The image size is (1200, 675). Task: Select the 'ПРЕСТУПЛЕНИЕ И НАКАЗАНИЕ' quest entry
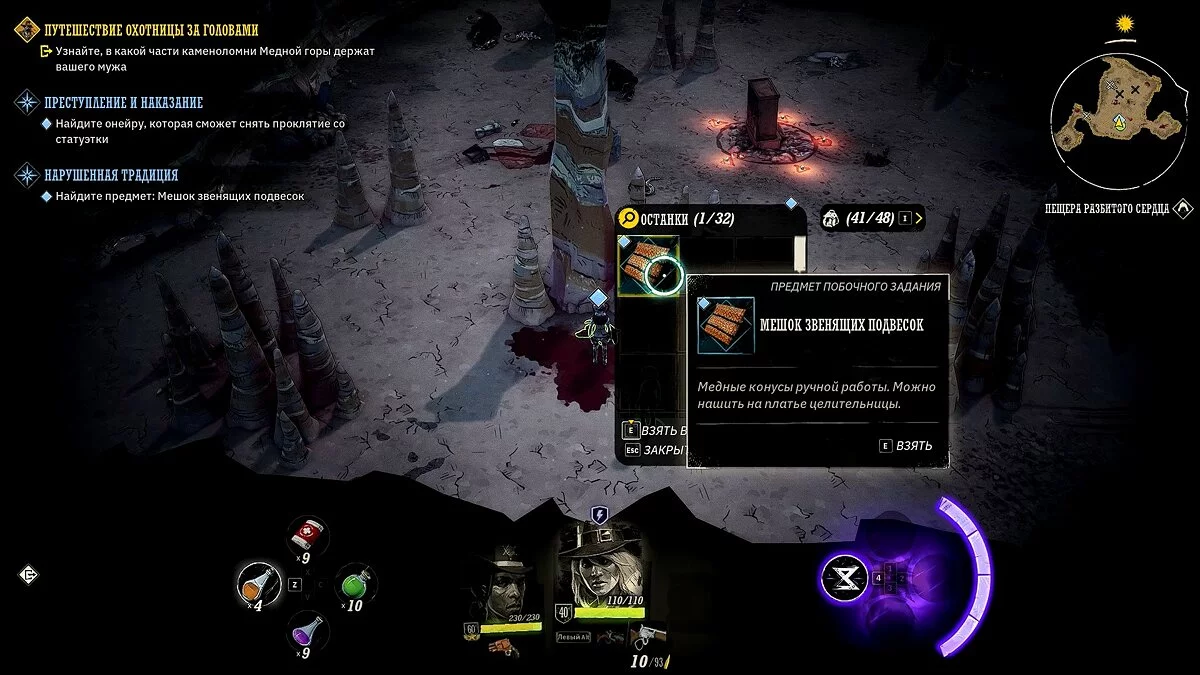tap(123, 102)
